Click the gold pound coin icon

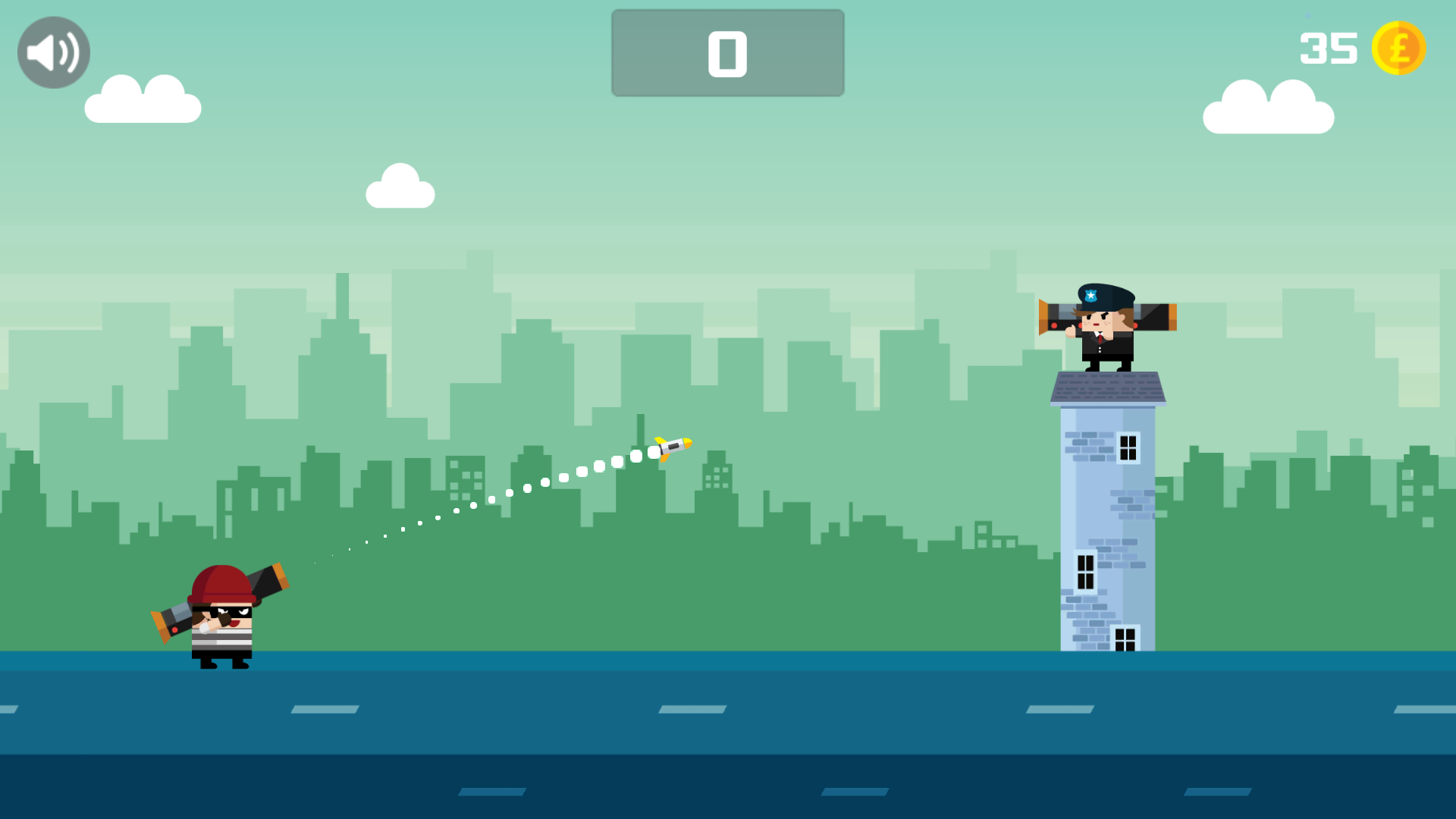coord(1401,49)
